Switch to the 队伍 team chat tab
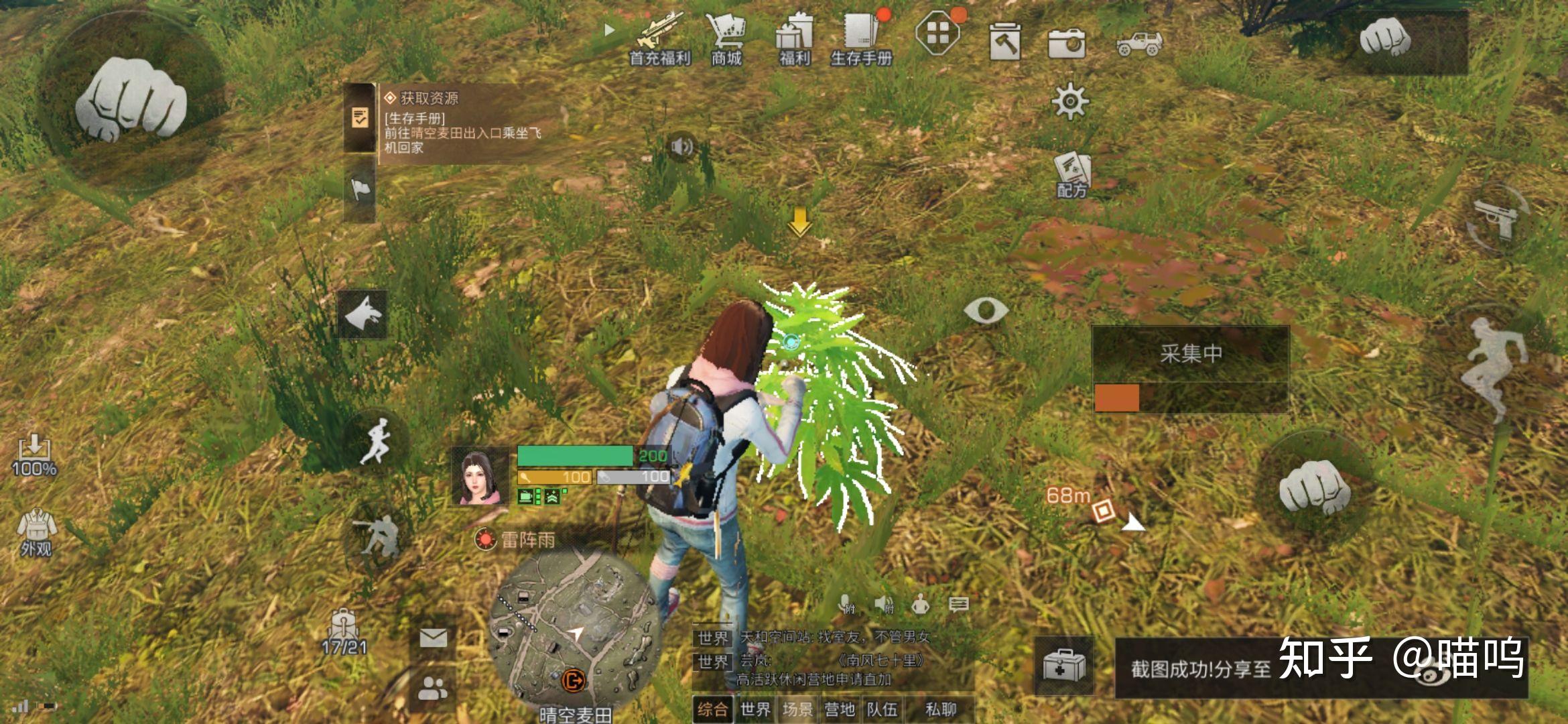 882,709
